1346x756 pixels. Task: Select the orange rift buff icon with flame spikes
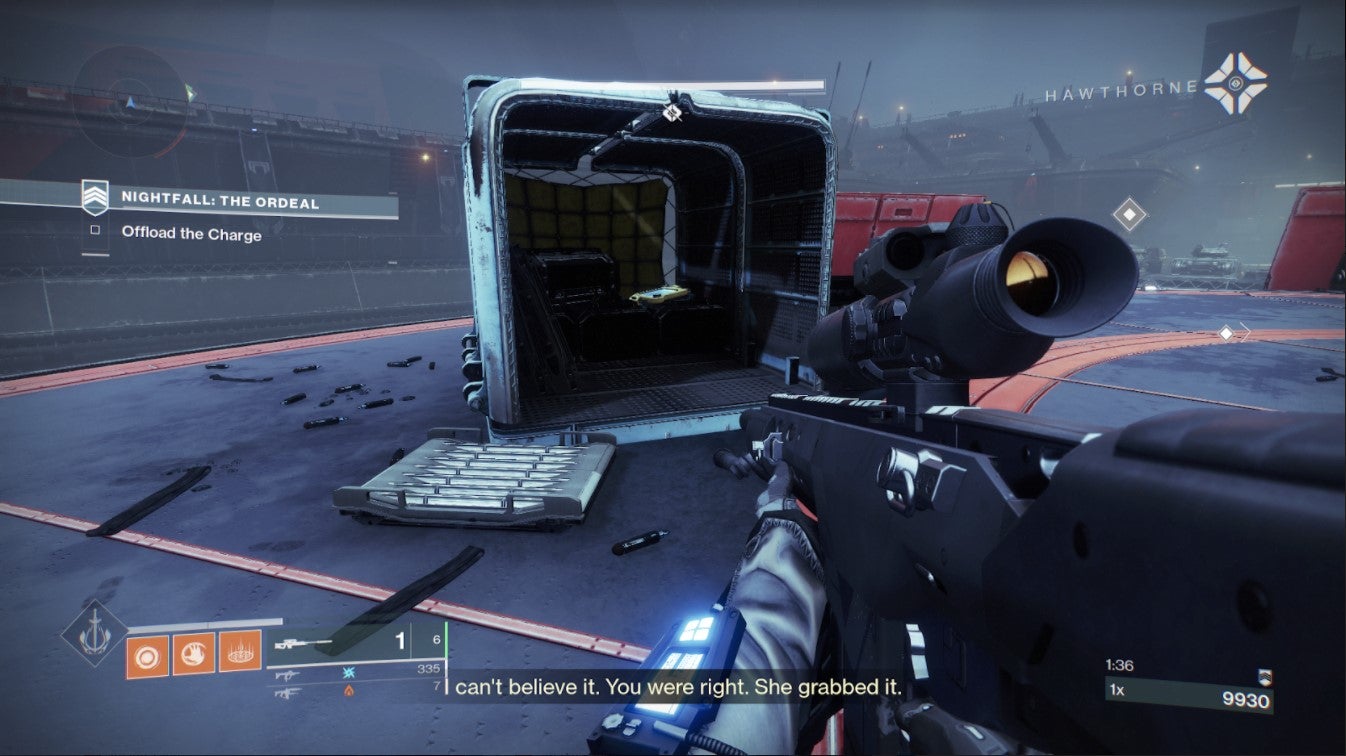click(x=238, y=653)
